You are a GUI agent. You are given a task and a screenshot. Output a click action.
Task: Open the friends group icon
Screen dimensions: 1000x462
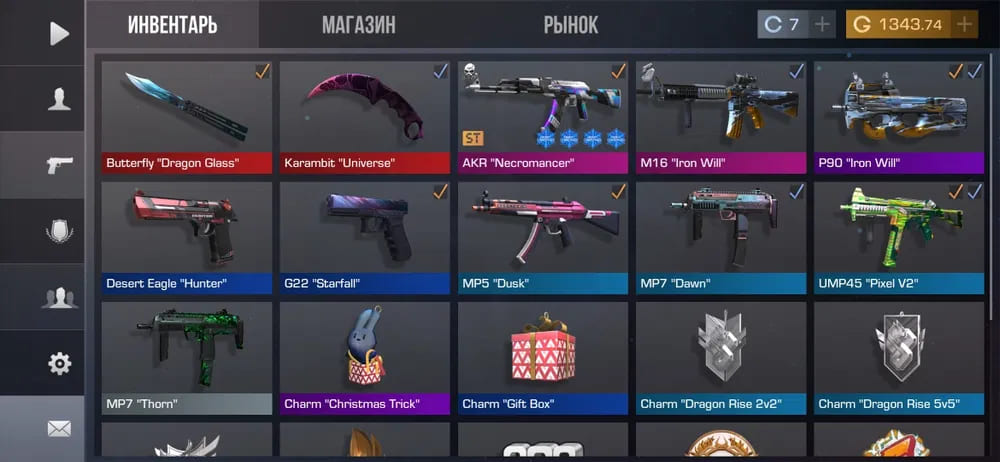(x=59, y=297)
